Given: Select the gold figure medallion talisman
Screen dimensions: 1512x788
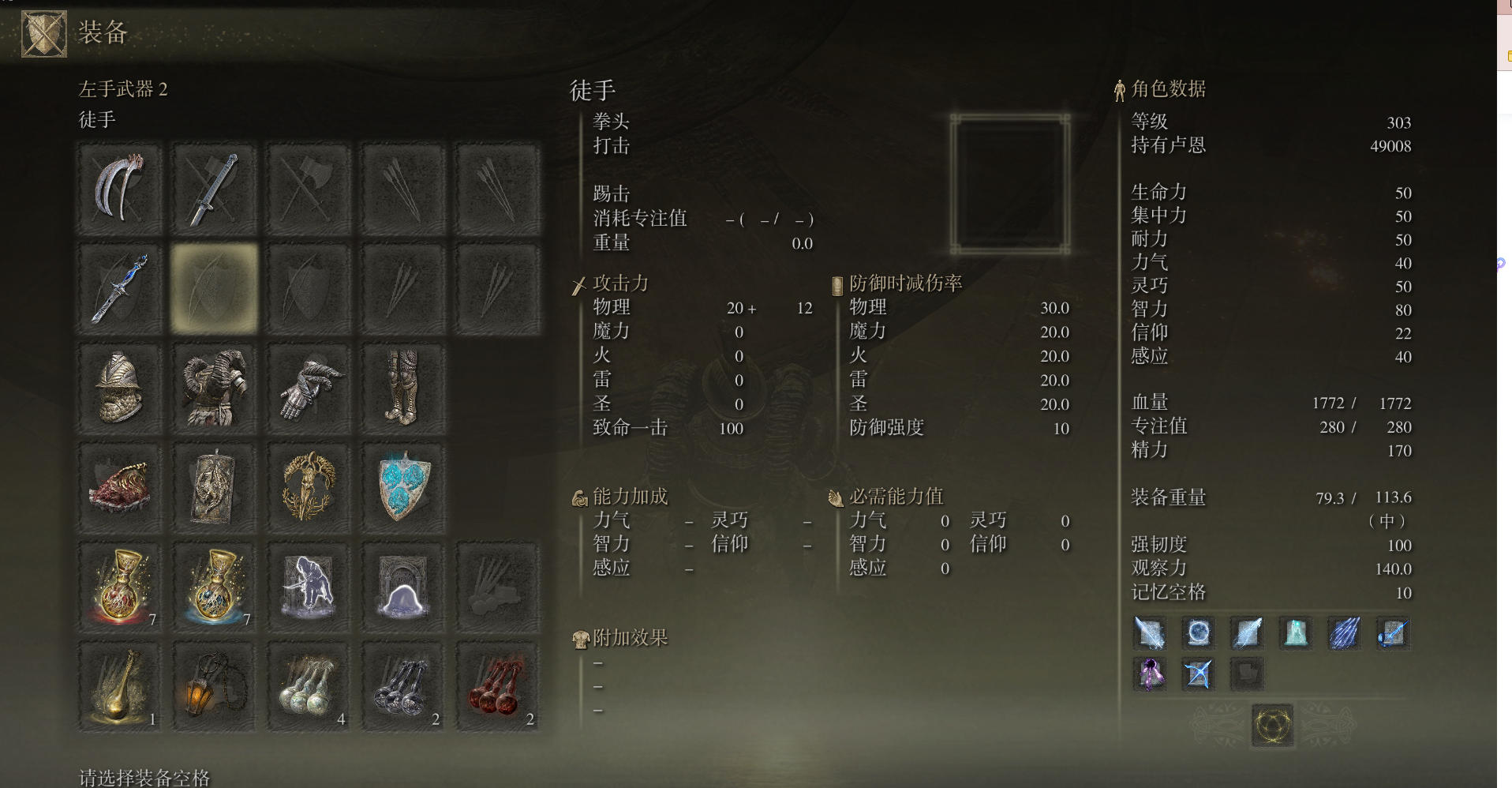Looking at the screenshot, I should (x=309, y=487).
